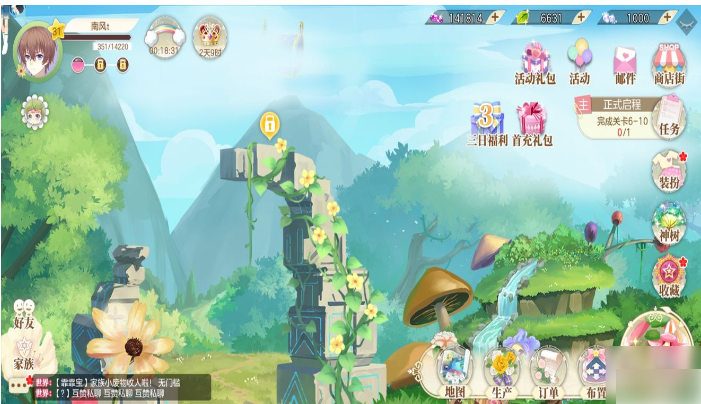The width and height of the screenshot is (701, 404).
Task: Open the 神树 sacred tree
Action: [x=668, y=223]
